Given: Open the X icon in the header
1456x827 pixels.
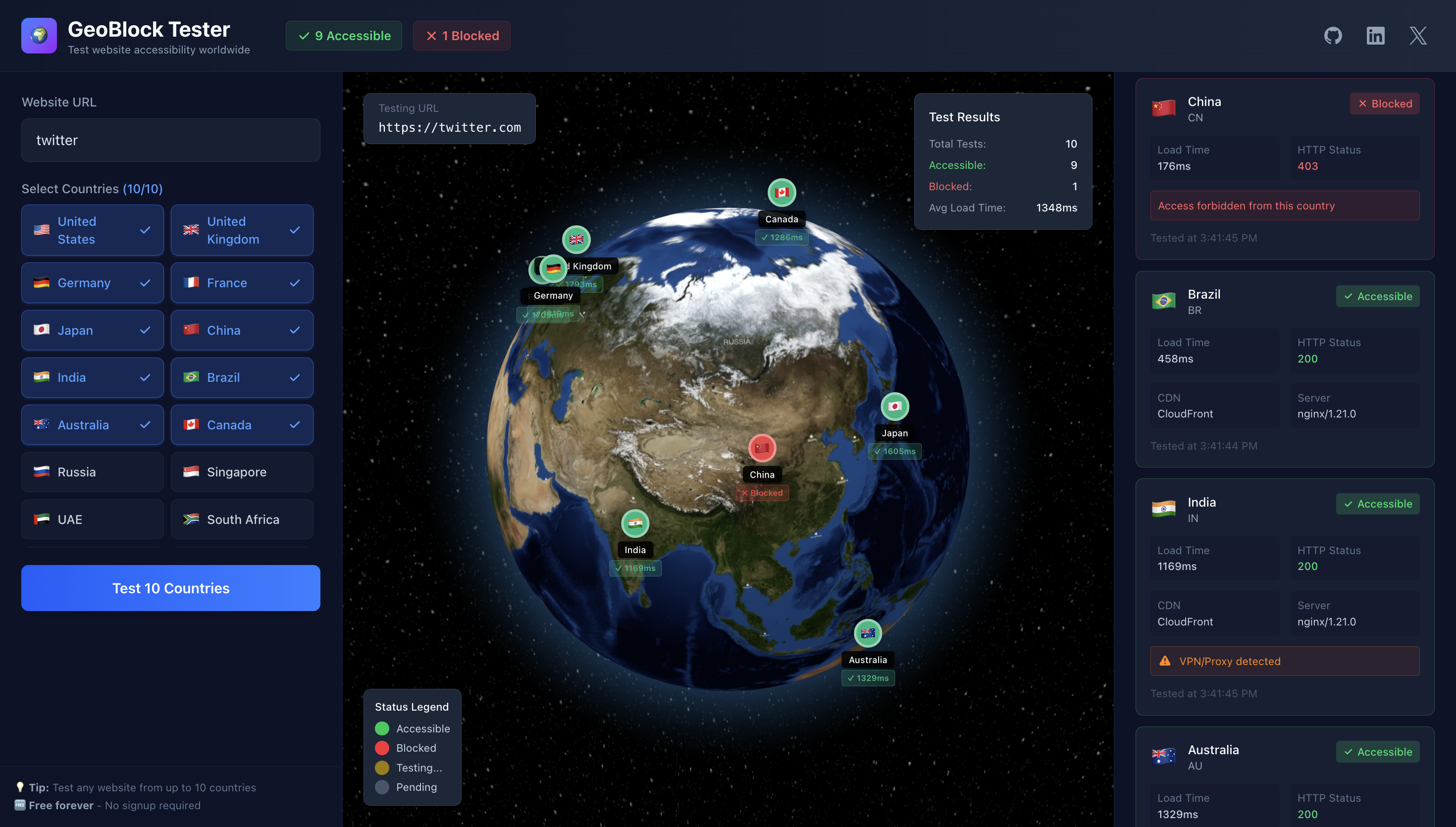Looking at the screenshot, I should click(x=1418, y=35).
